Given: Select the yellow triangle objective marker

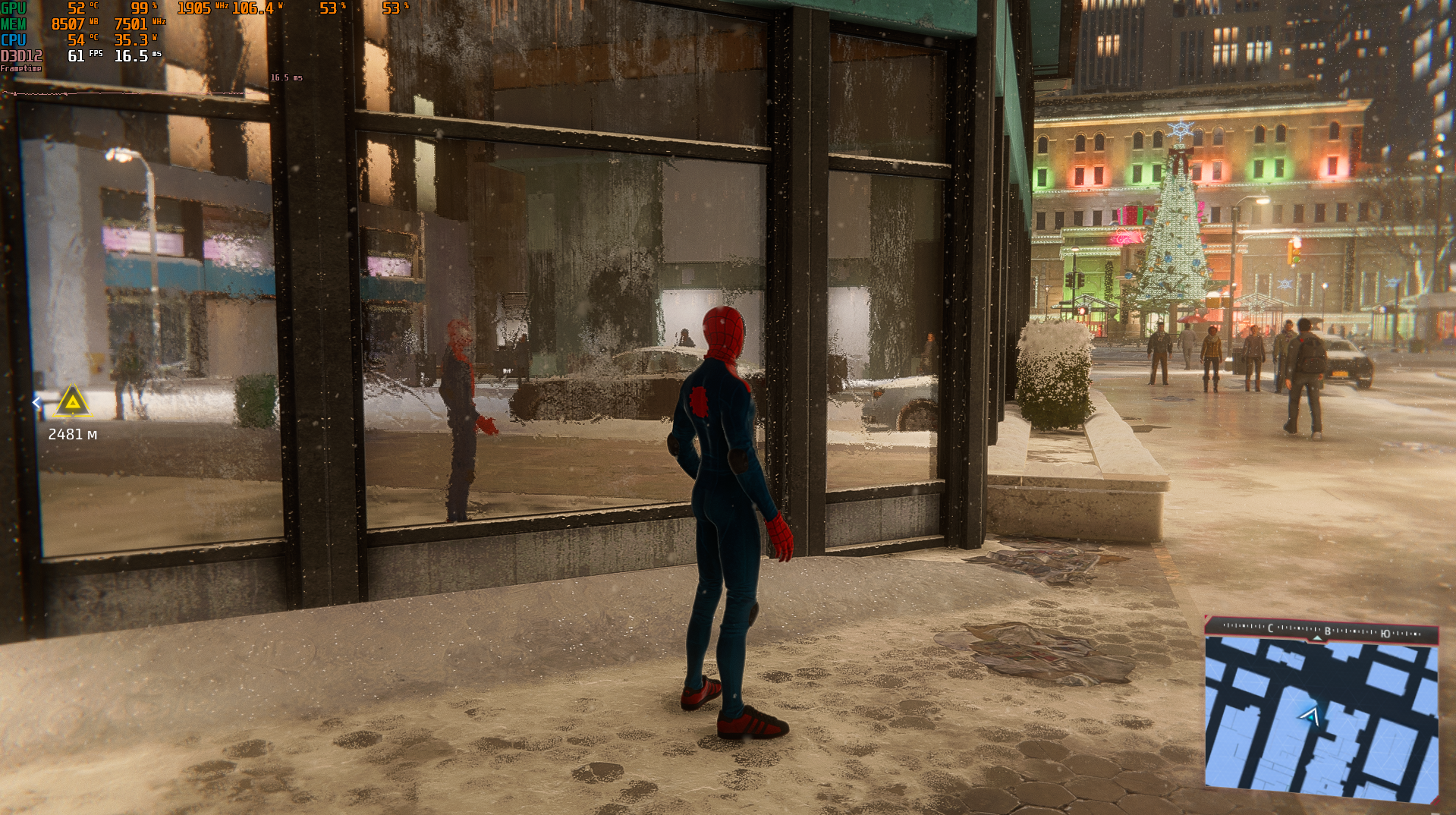Looking at the screenshot, I should point(72,401).
